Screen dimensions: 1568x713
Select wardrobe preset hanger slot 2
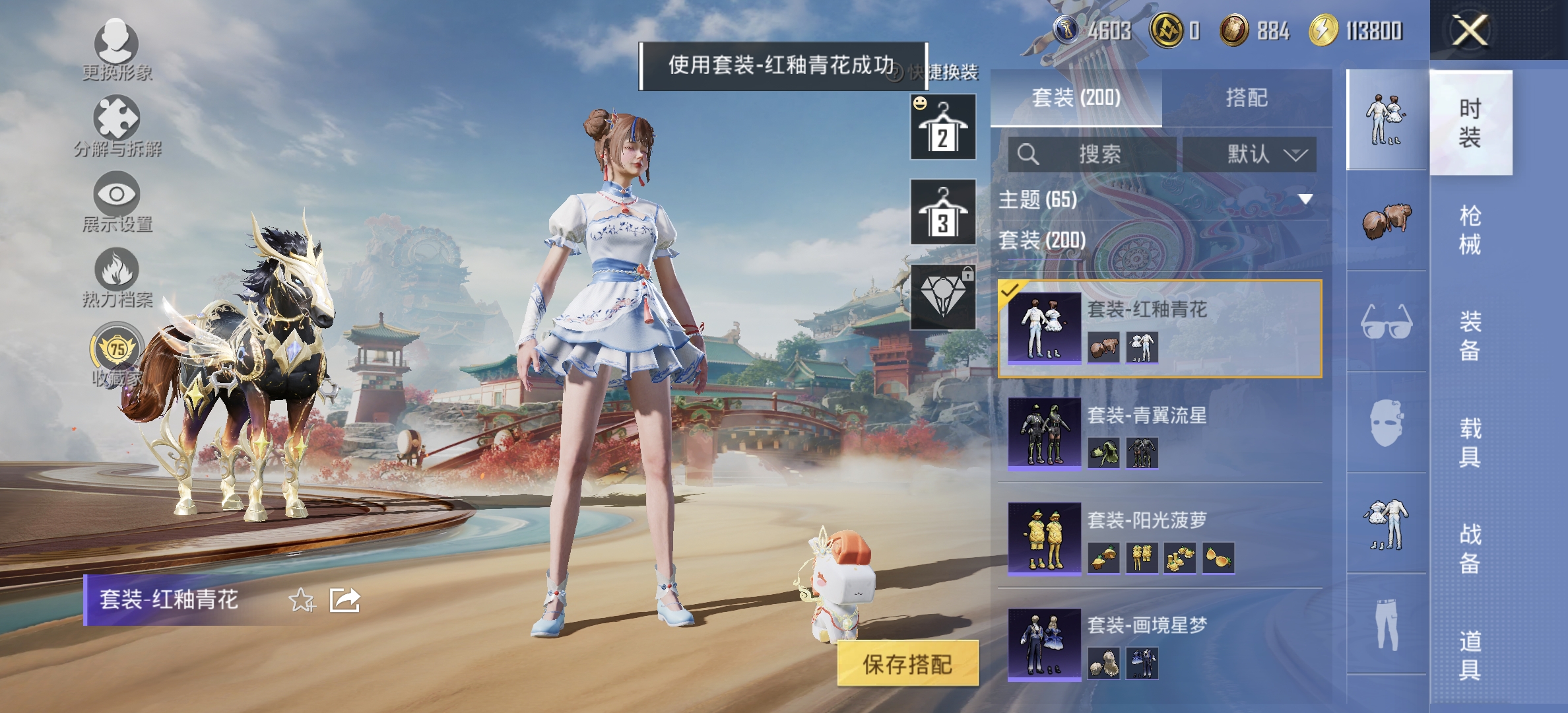pyautogui.click(x=942, y=127)
